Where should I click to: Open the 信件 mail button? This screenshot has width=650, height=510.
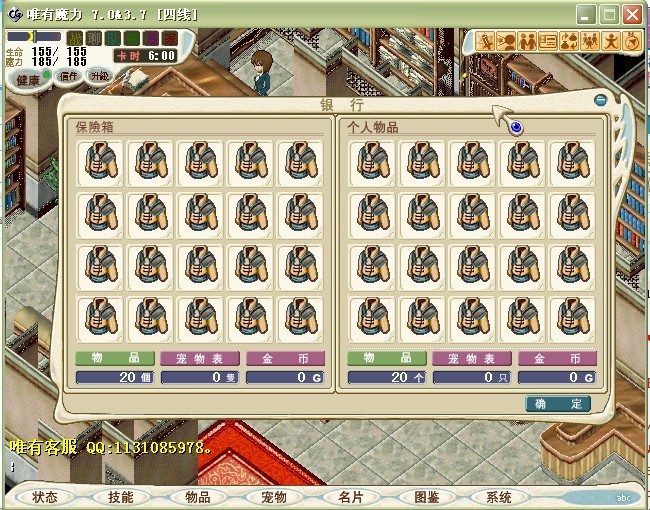click(69, 75)
